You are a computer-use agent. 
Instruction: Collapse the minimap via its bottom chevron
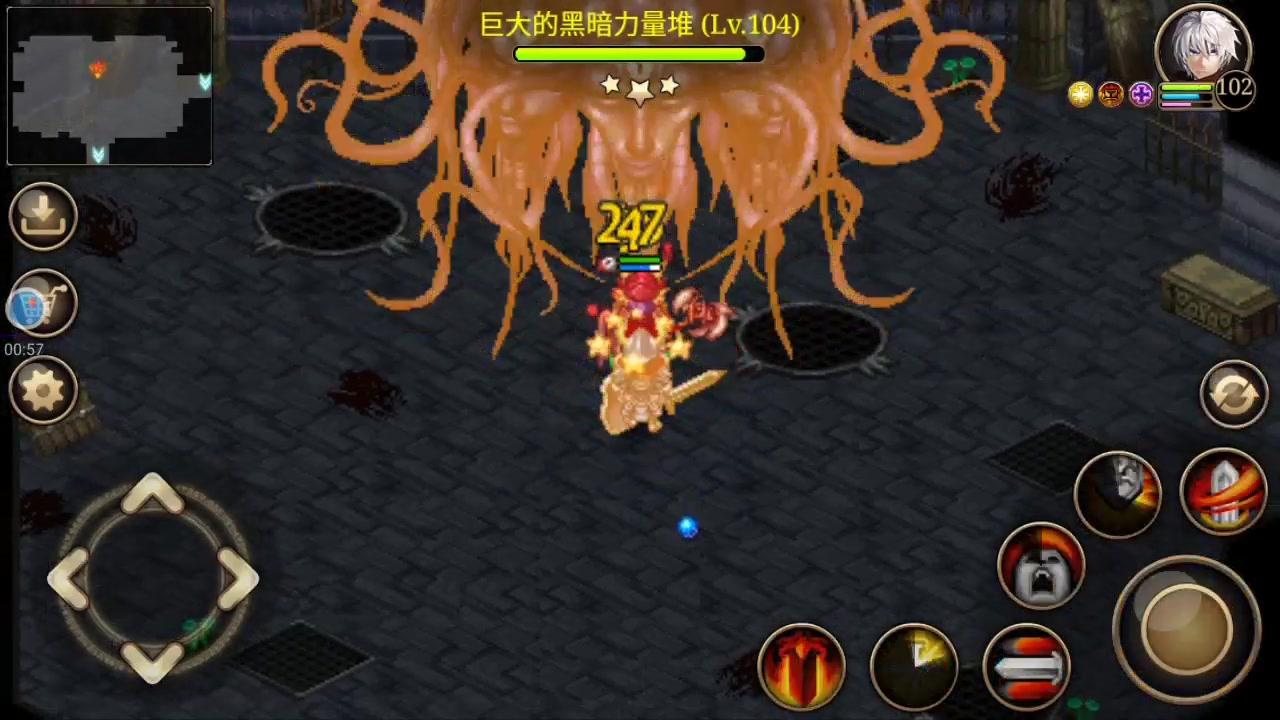(98, 155)
